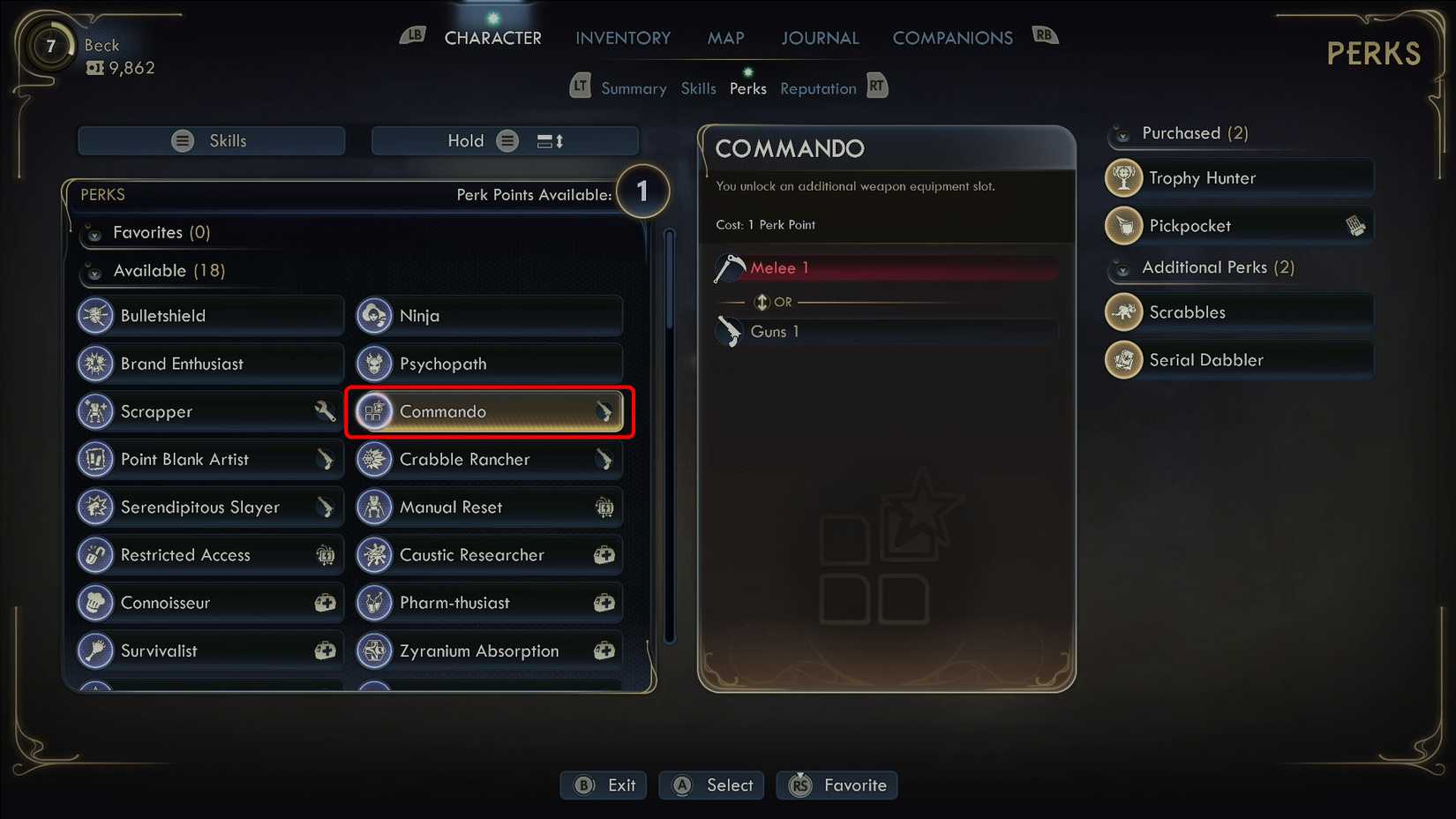
Task: Open the Companions tab
Action: 952,38
